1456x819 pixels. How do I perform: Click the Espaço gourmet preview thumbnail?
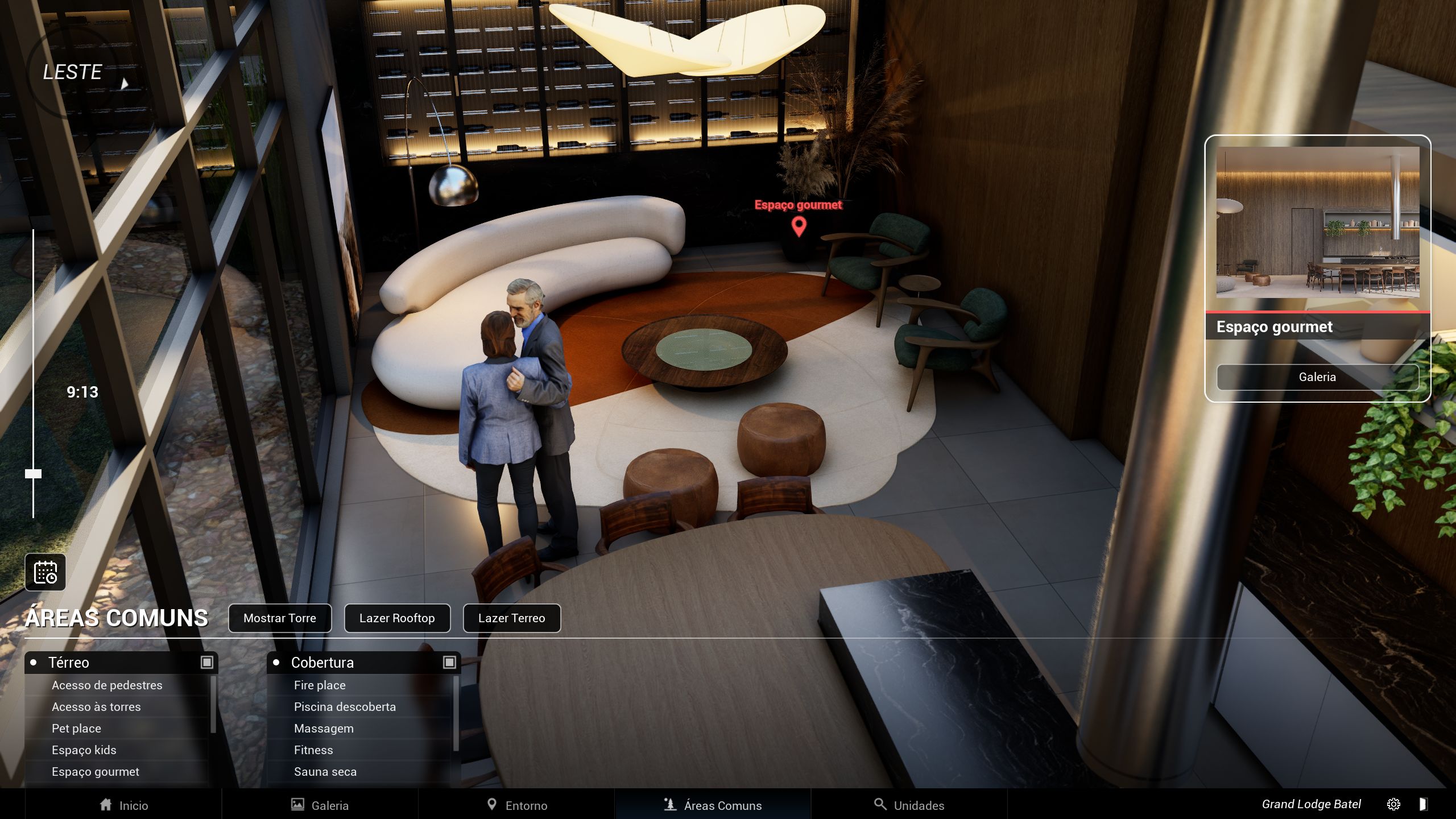point(1317,222)
